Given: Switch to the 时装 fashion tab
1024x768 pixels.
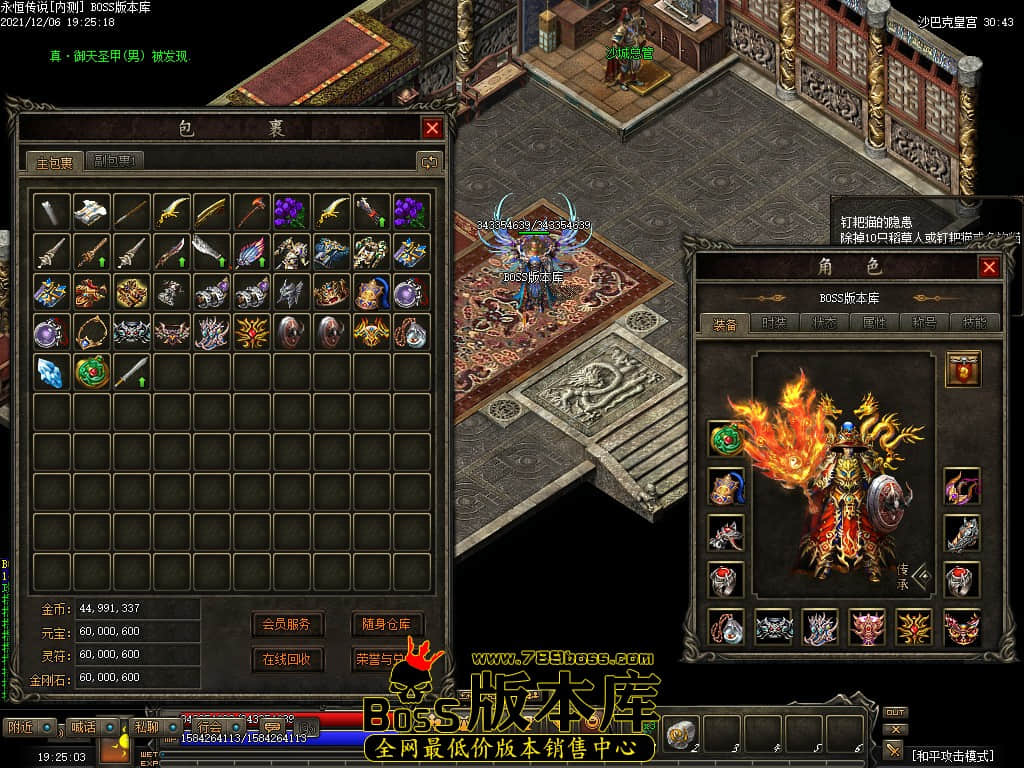Looking at the screenshot, I should pos(774,323).
